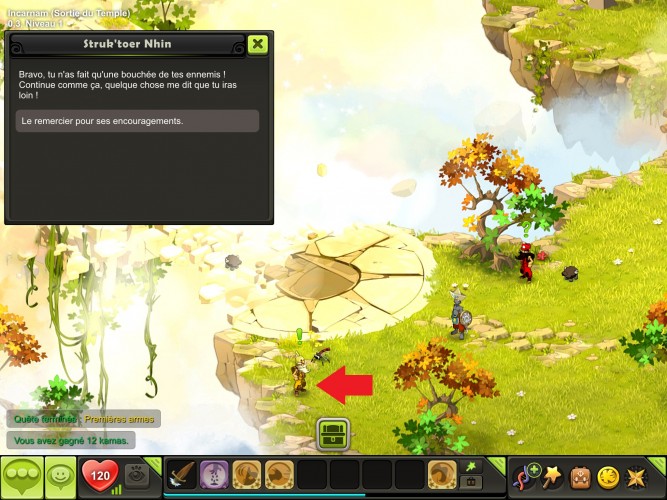Open the chat speech bubble button

coord(19,476)
